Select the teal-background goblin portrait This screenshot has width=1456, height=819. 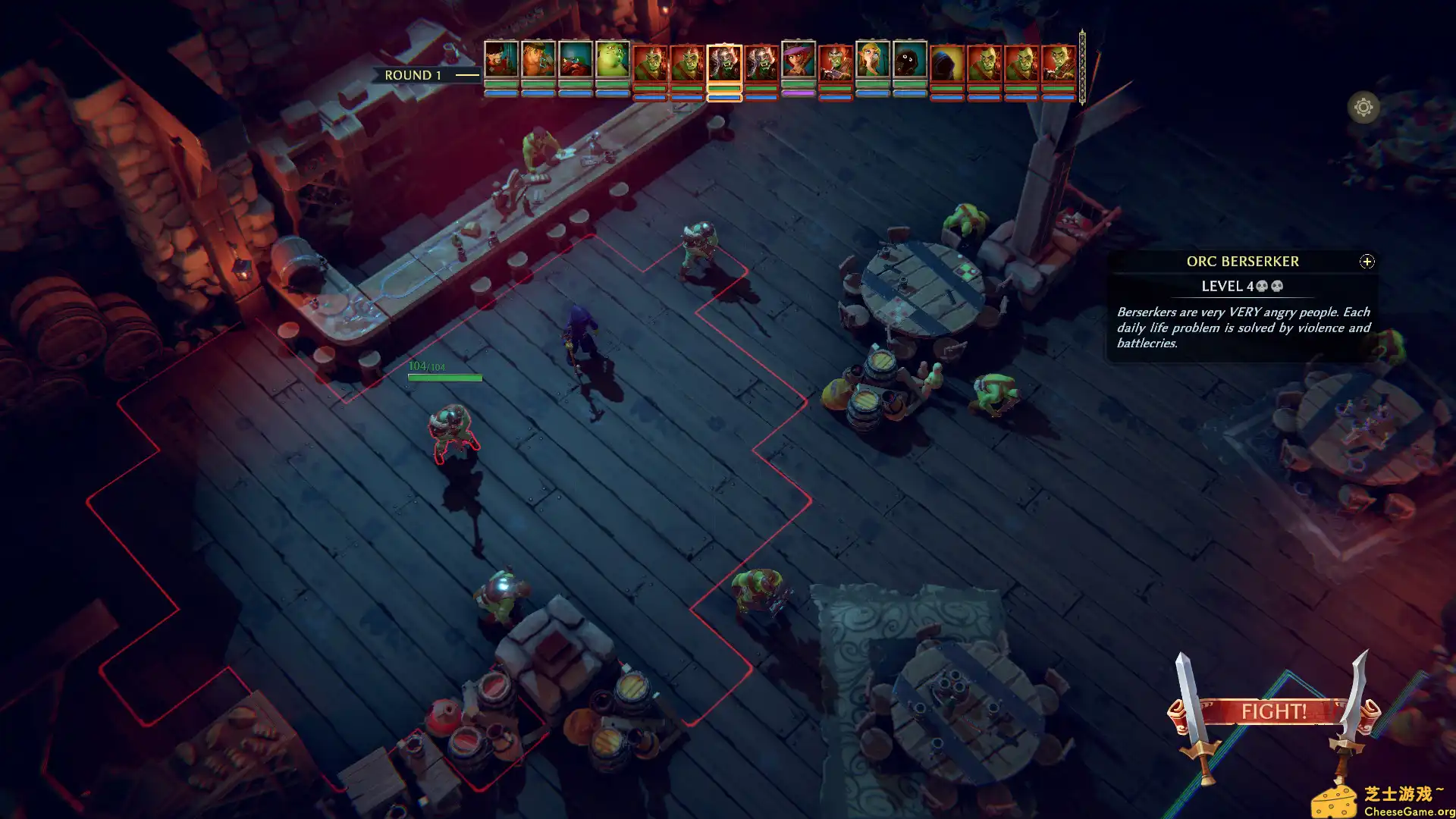pyautogui.click(x=576, y=59)
